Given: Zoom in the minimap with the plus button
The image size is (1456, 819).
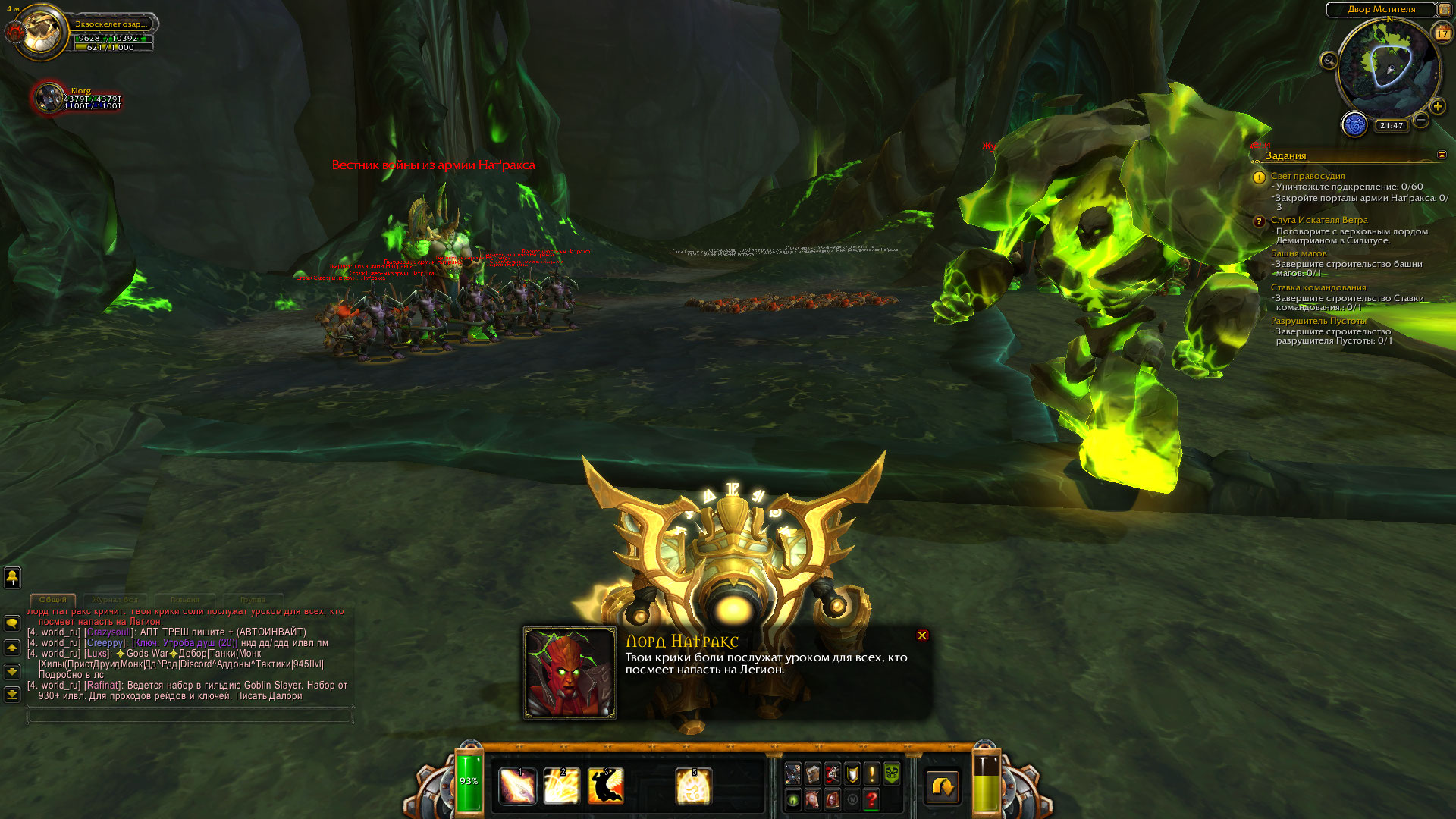Looking at the screenshot, I should tap(1438, 106).
